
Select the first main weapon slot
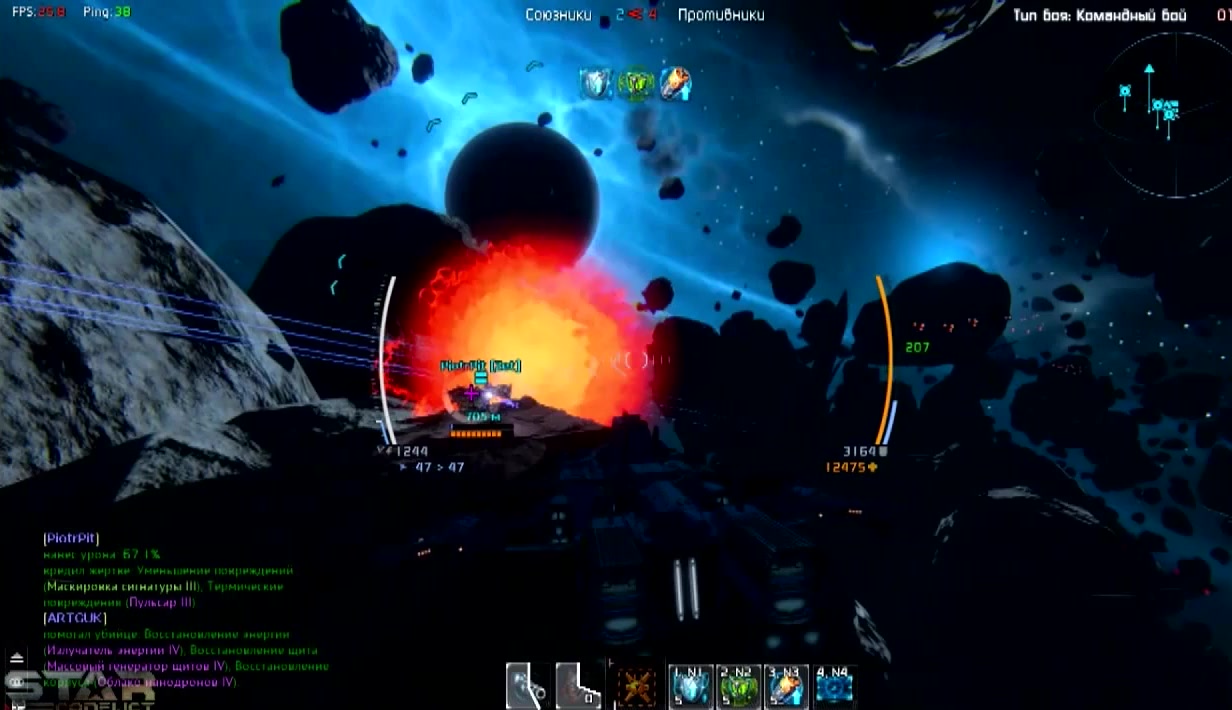527,687
